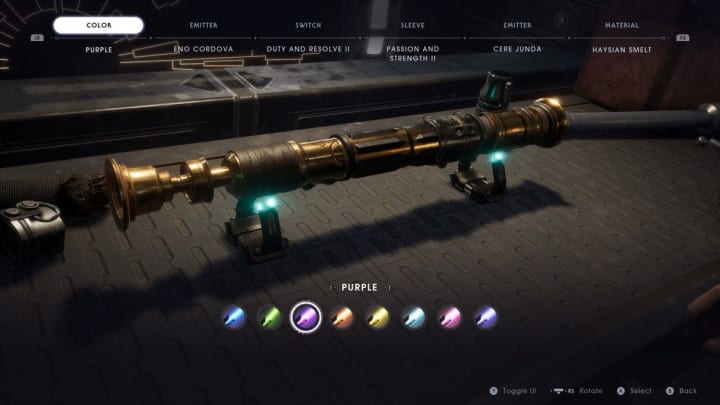Image resolution: width=720 pixels, height=405 pixels.
Task: Pick the cyan blade color swatch
Action: 414,318
